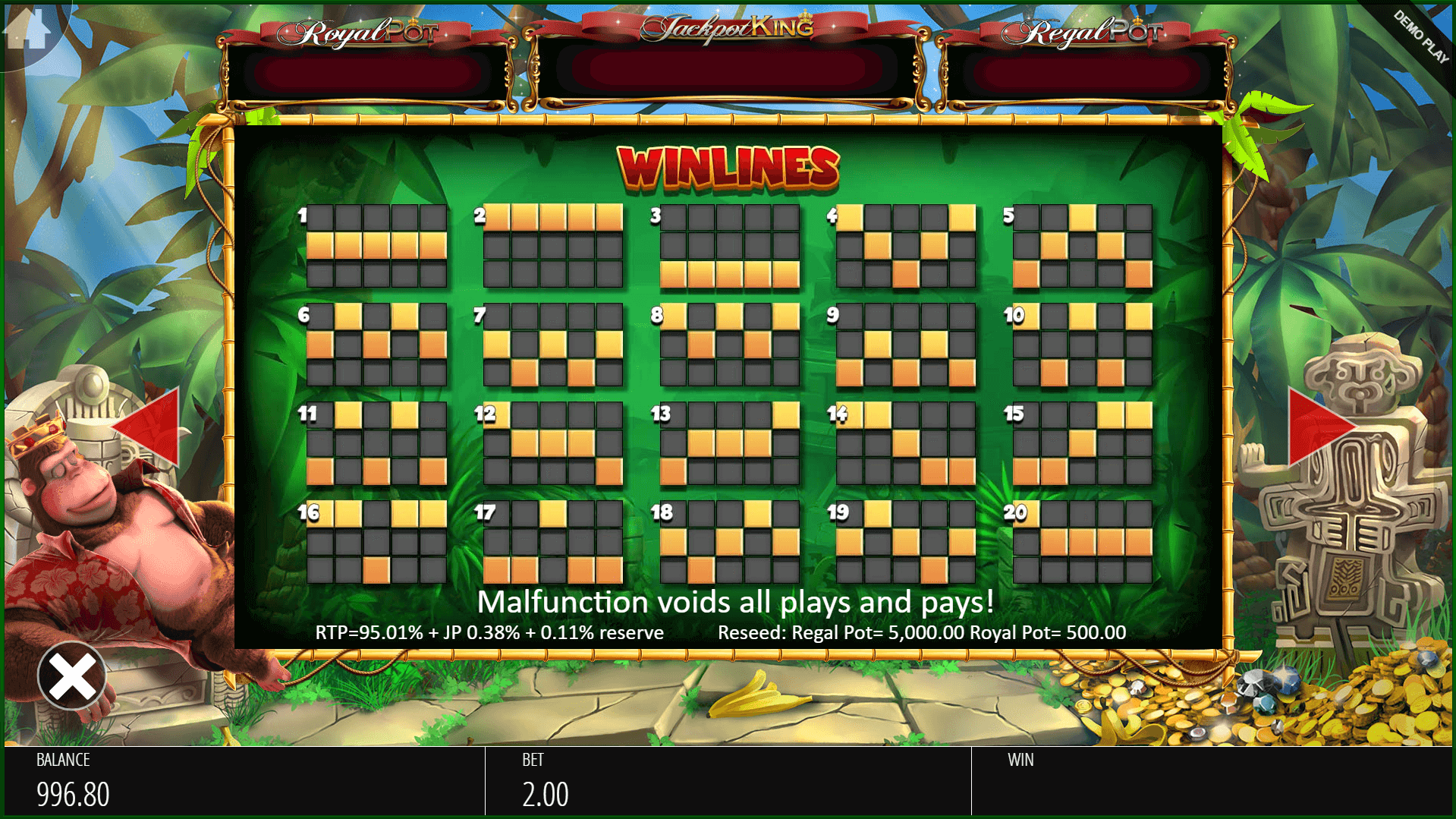
Task: Advance to the next paytable page
Action: click(1317, 426)
